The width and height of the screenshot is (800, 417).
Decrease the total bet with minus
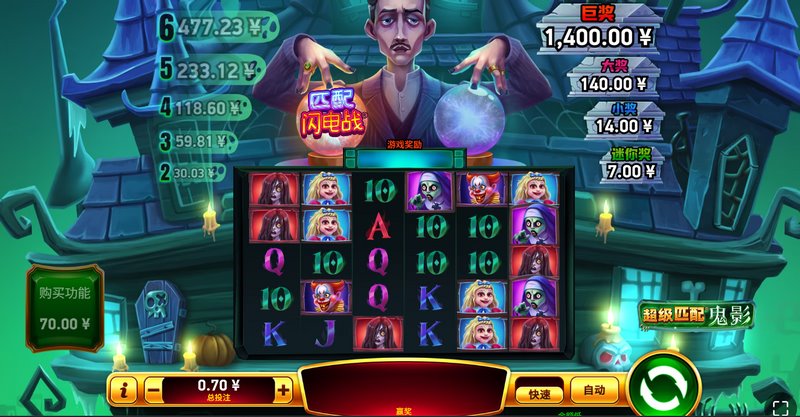tap(153, 390)
